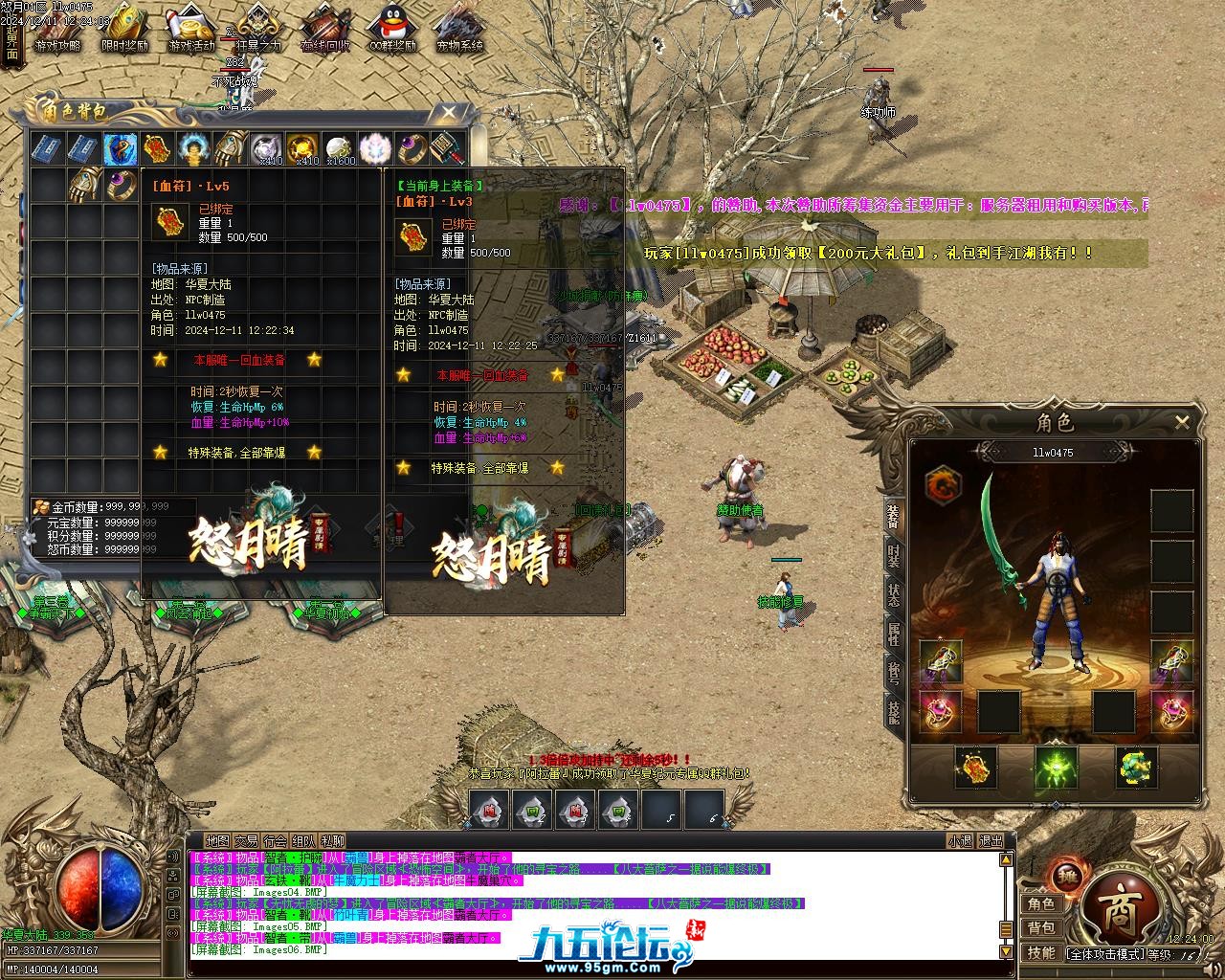The width and height of the screenshot is (1225, 980).
Task: Click the 退出 exit button
Action: point(991,841)
